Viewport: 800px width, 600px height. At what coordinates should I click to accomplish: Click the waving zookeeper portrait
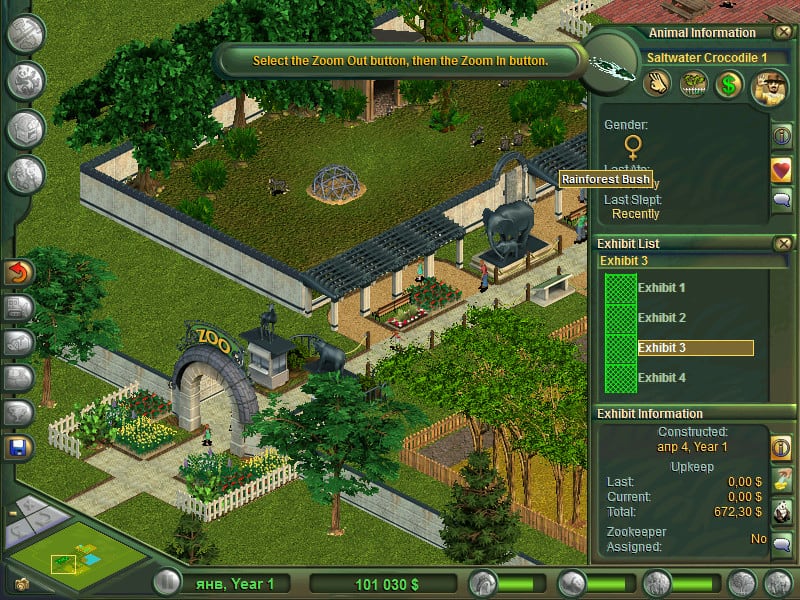[771, 84]
